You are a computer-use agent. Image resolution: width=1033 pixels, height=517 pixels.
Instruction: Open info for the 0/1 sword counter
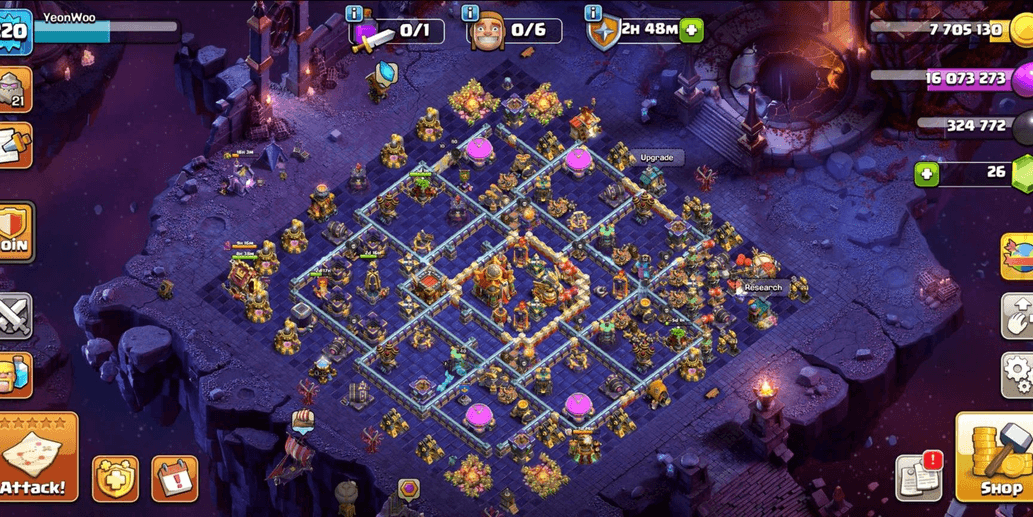coord(354,13)
